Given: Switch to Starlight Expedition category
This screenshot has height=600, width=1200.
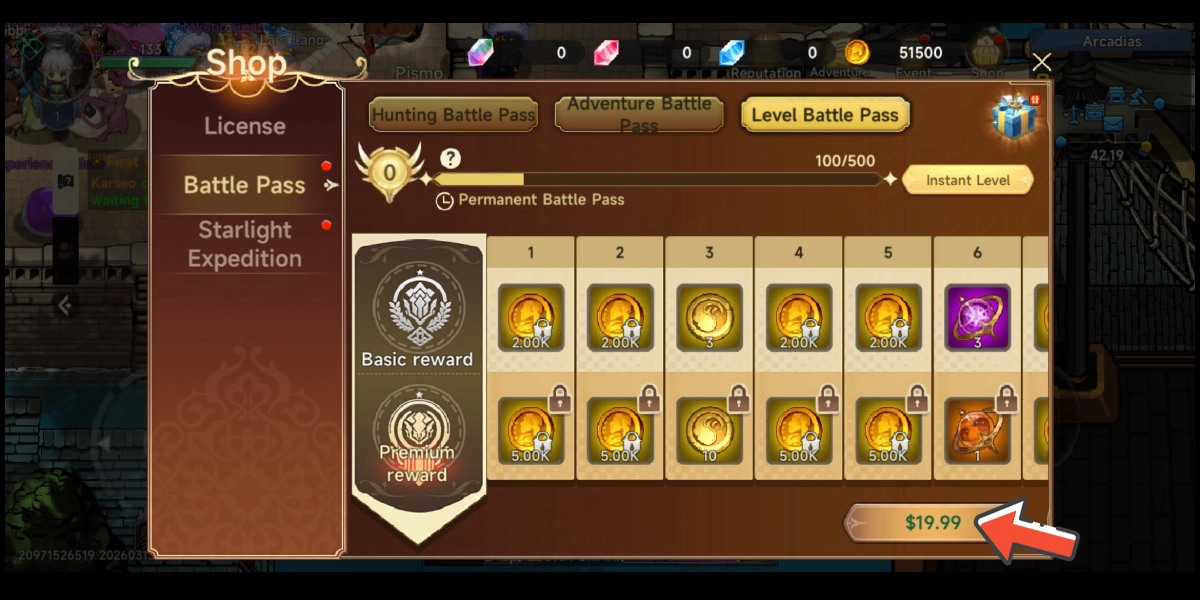Looking at the screenshot, I should tap(245, 244).
